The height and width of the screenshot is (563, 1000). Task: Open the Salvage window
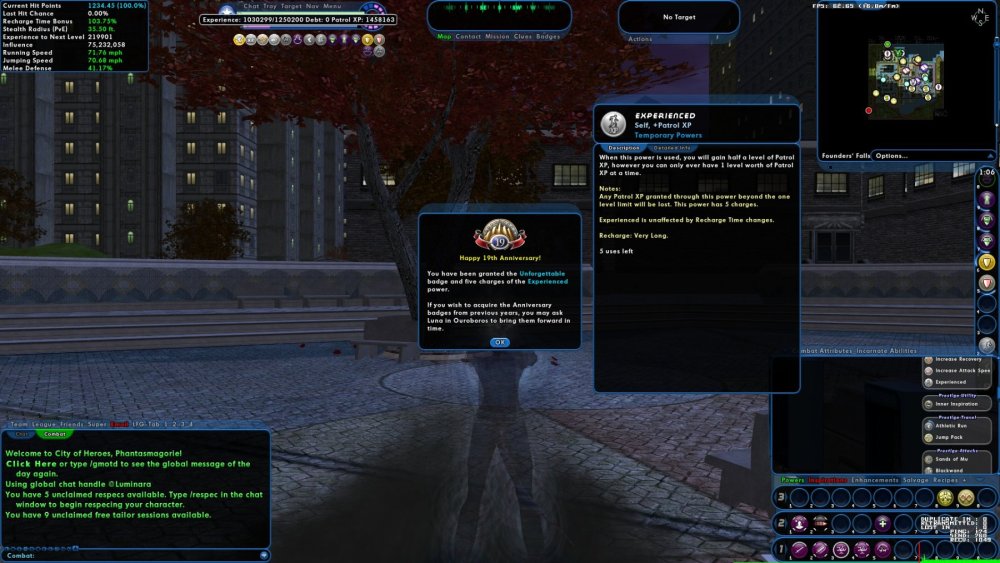(915, 480)
